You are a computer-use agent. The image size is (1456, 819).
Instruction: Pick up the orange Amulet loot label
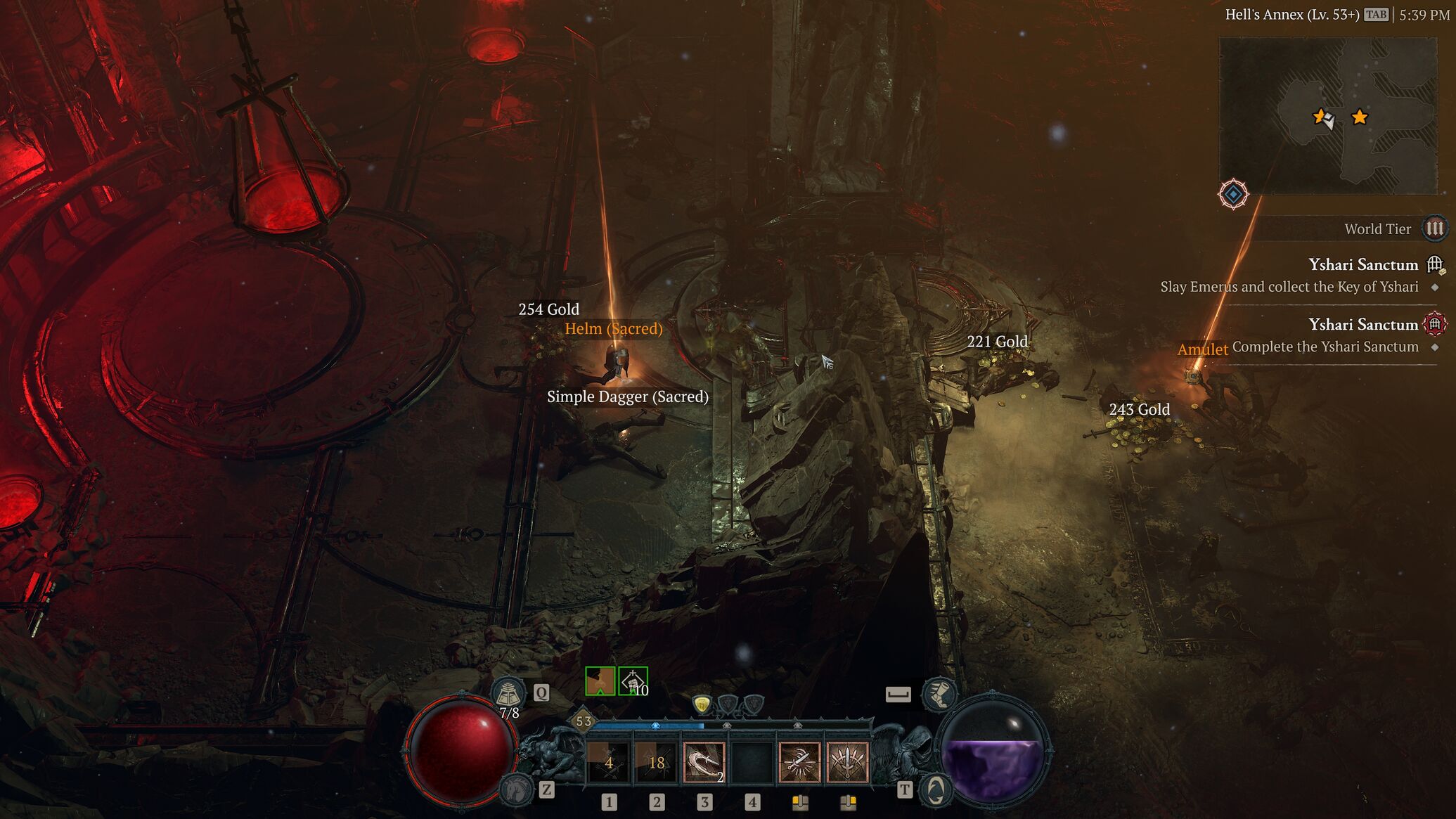1202,349
